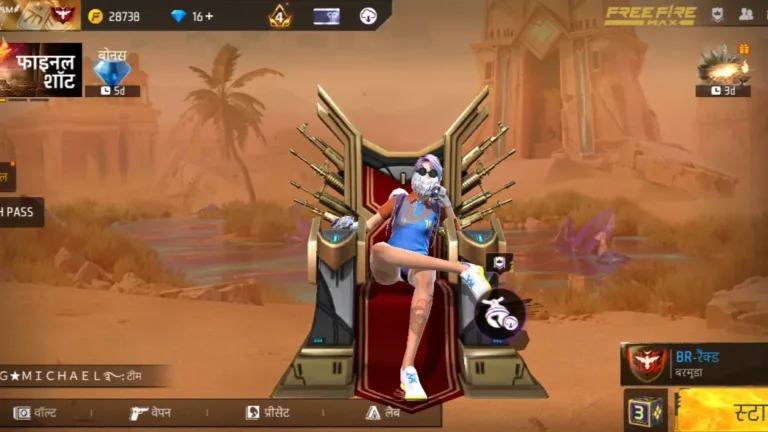Open the crown level 4 badge
768x432 pixels.
(x=279, y=15)
